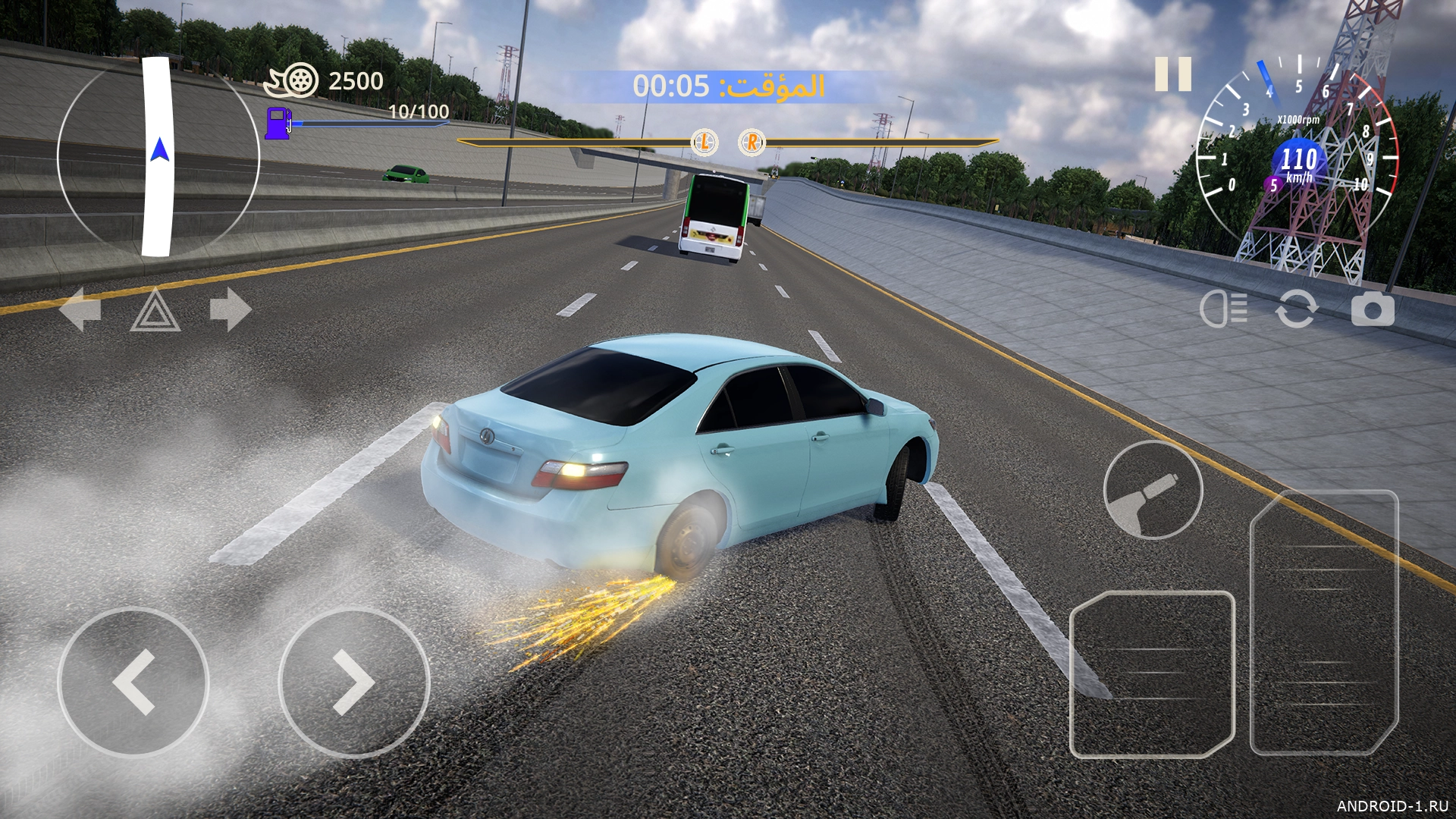Activate the right turn signal arrow
Viewport: 1456px width, 819px height.
pyautogui.click(x=230, y=309)
